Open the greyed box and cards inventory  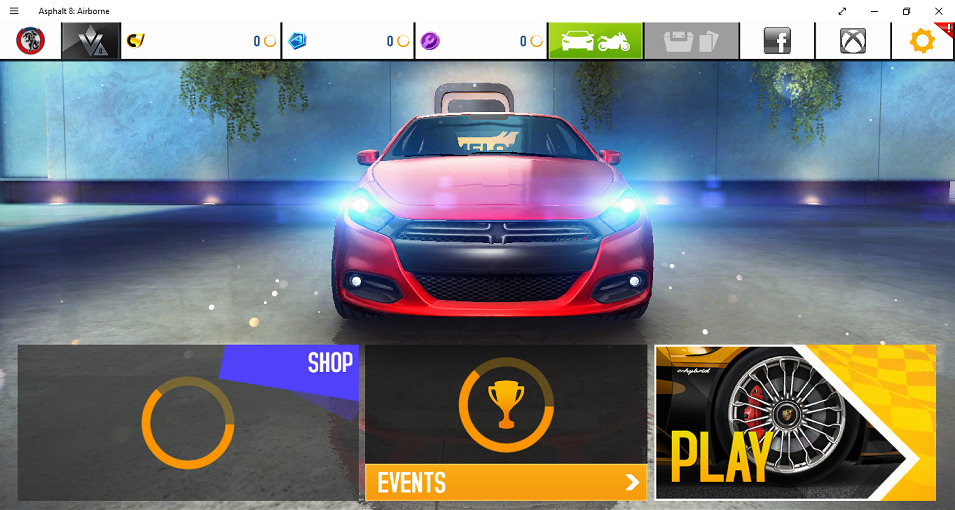coord(692,41)
